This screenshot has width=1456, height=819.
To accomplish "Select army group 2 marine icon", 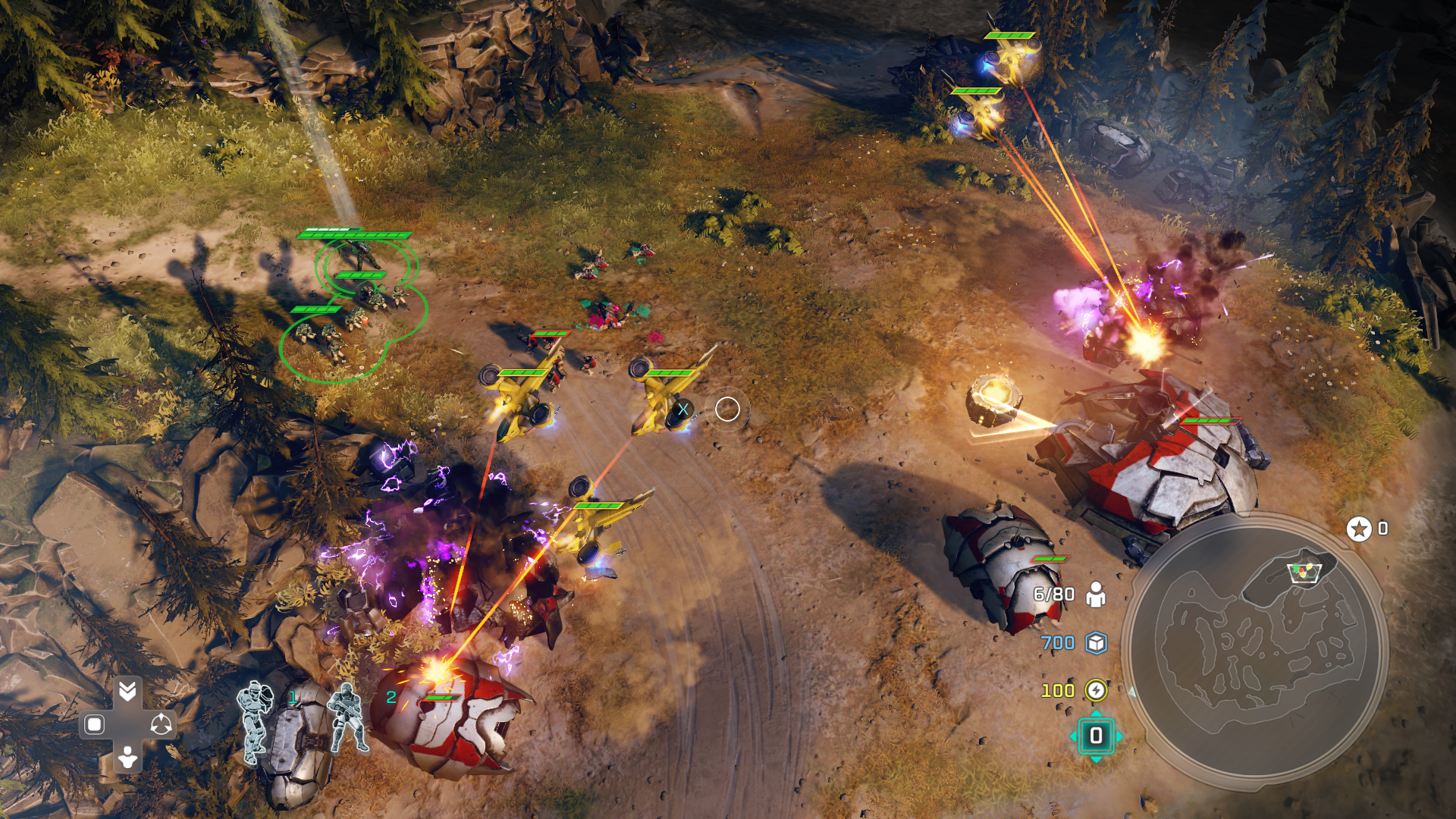I will (347, 718).
